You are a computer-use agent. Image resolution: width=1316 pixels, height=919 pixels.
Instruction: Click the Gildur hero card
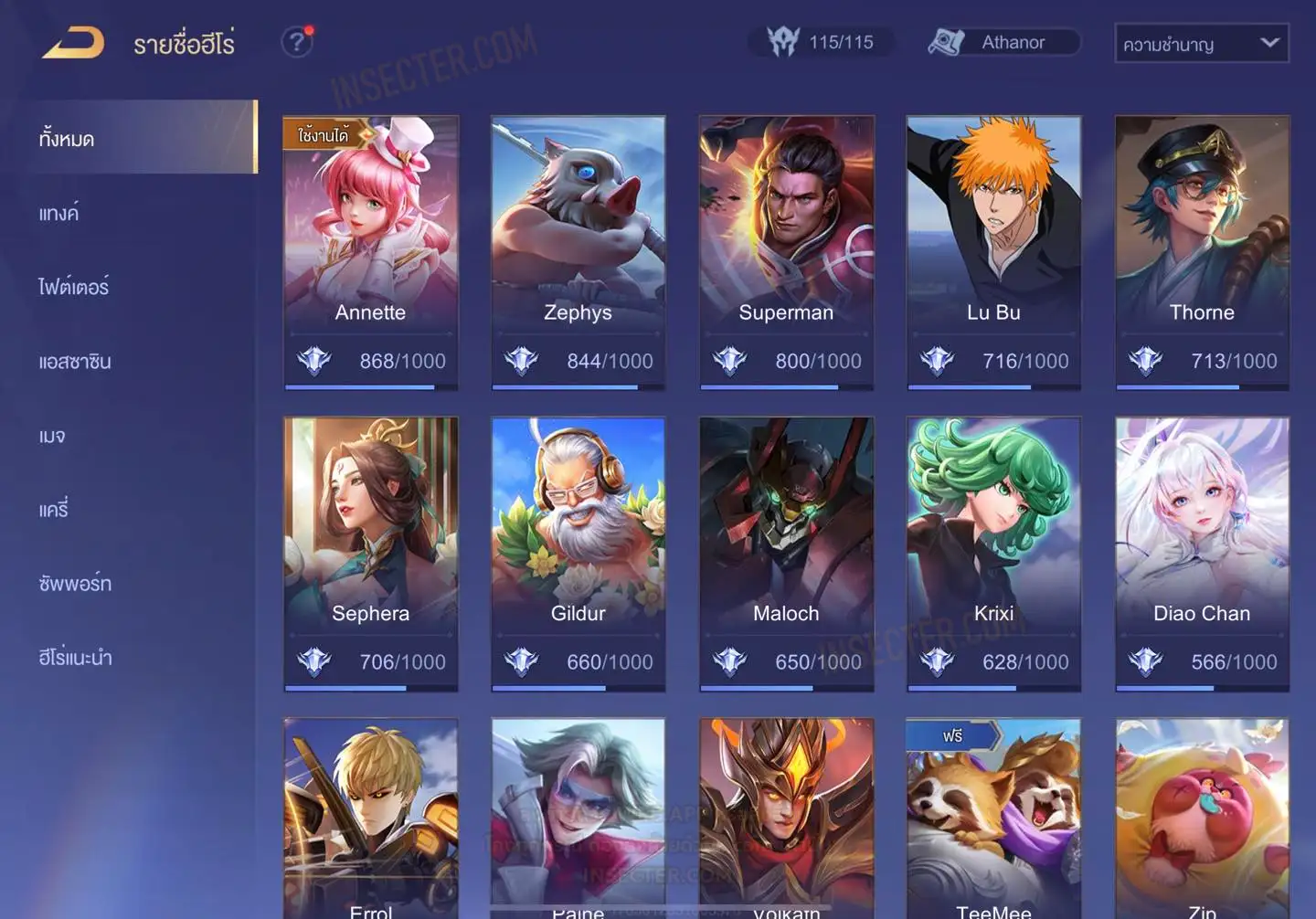point(578,553)
